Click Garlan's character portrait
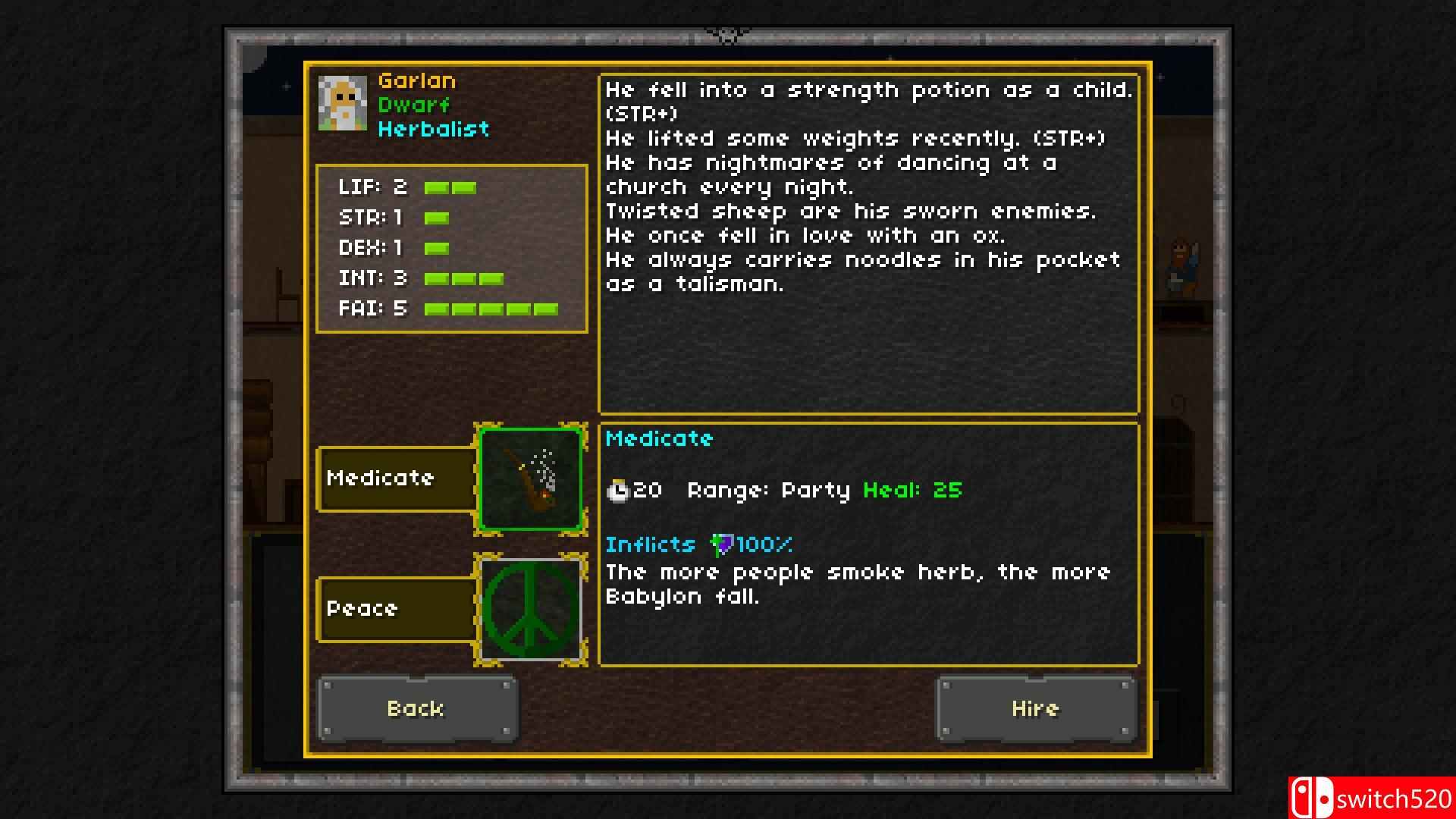This screenshot has height=819, width=1456. click(x=343, y=104)
